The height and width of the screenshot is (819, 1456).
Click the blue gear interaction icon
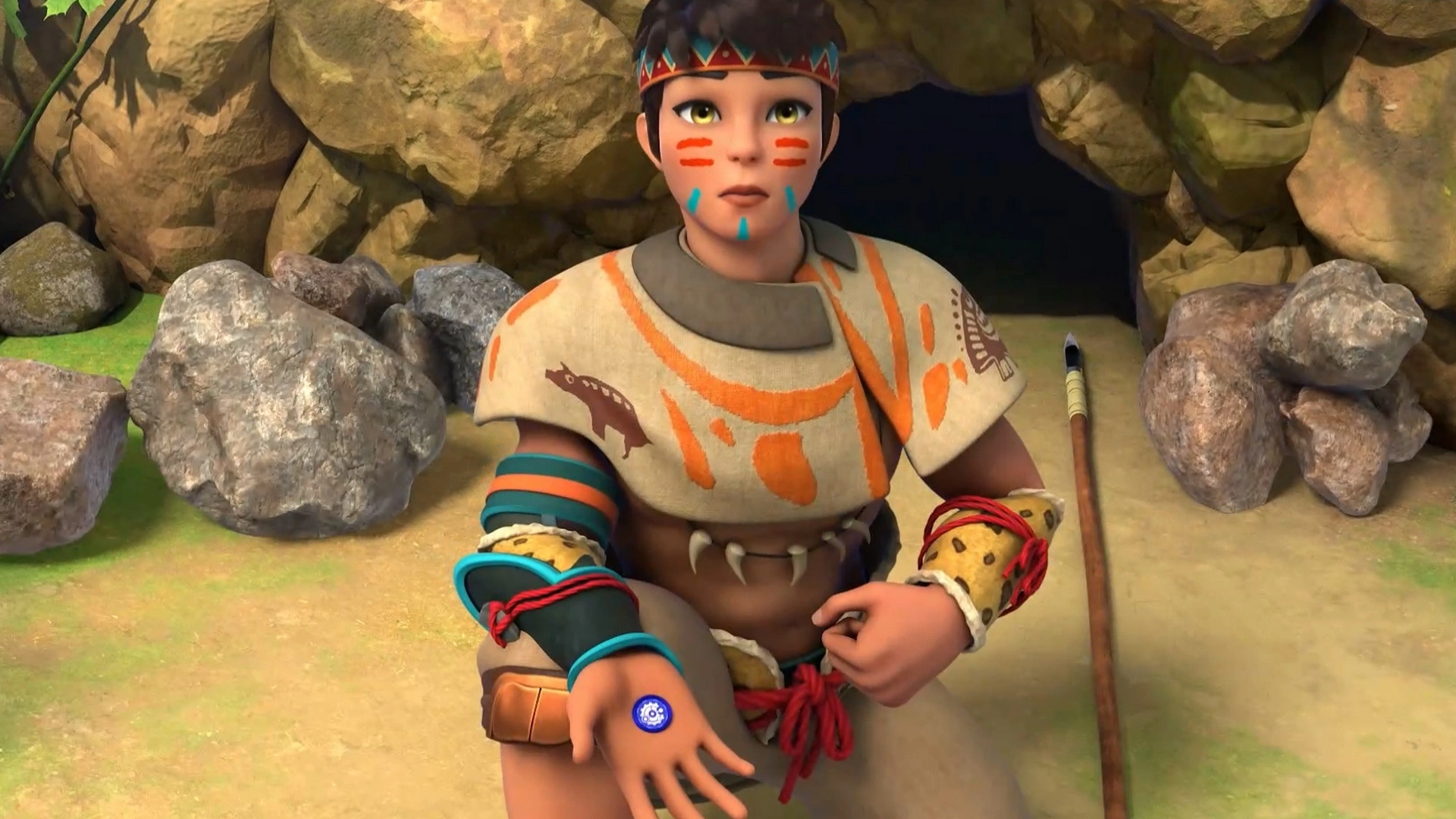(652, 713)
